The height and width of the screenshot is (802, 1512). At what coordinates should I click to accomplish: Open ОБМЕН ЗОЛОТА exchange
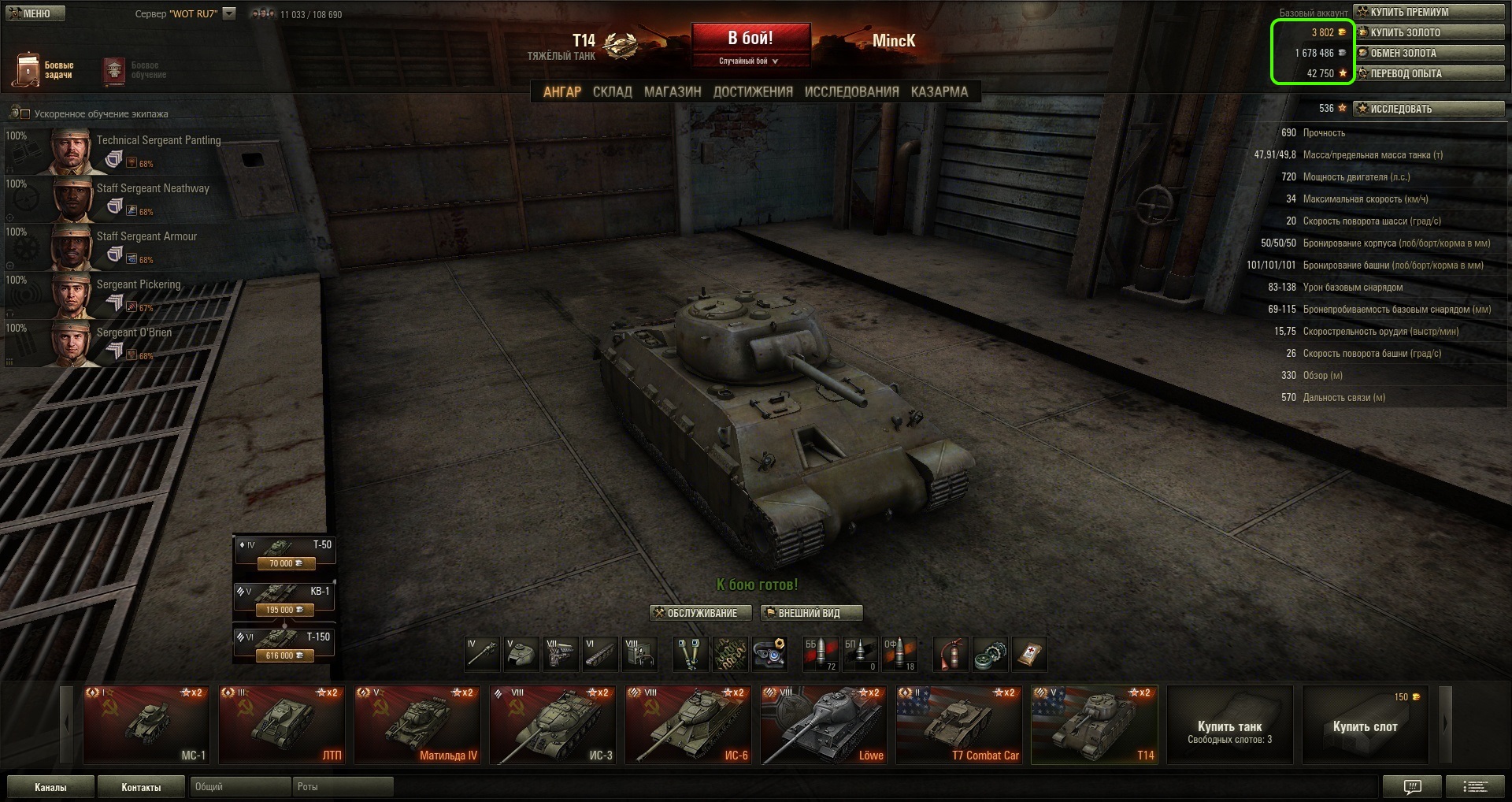click(1429, 53)
